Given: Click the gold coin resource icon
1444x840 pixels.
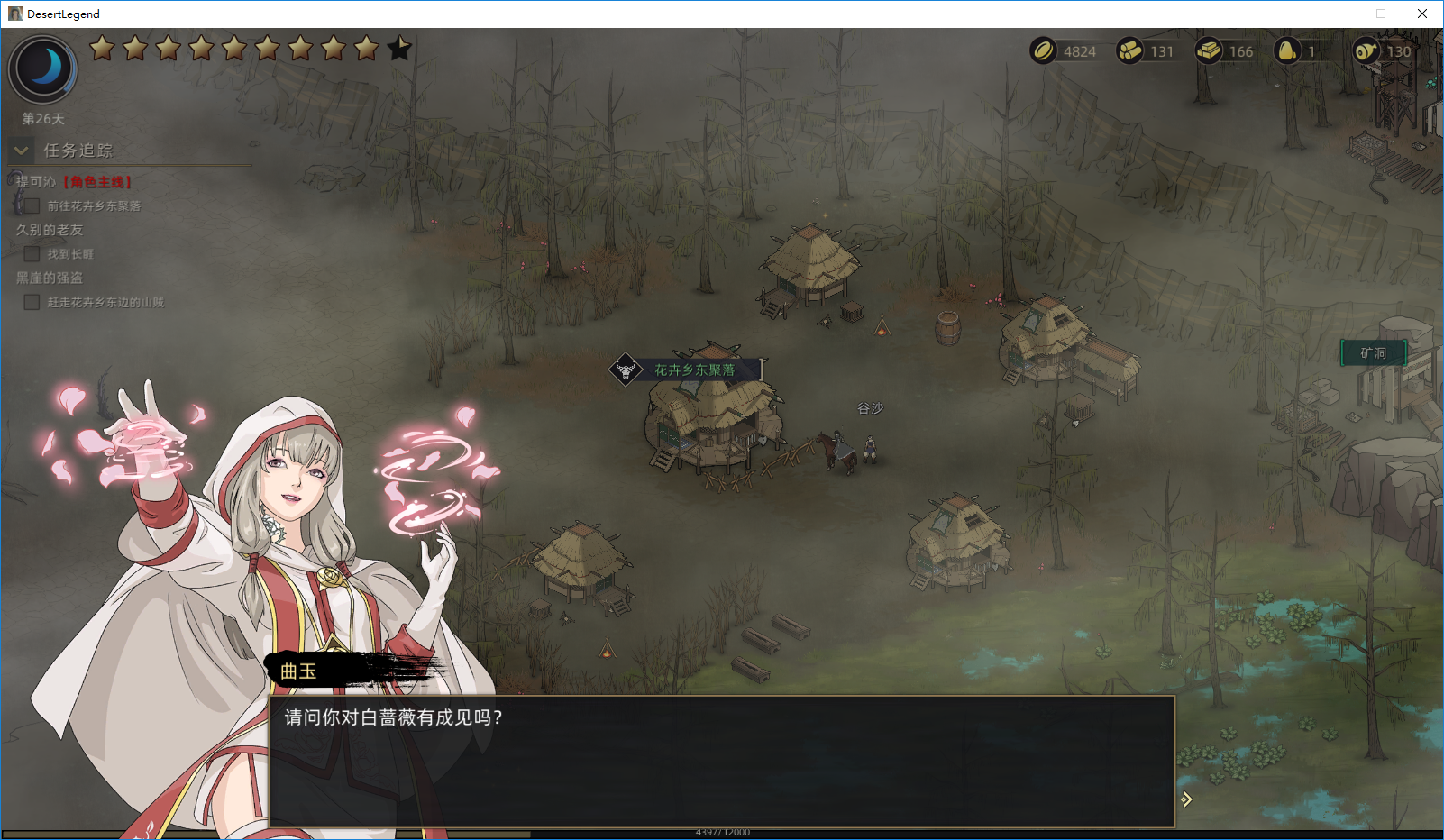Looking at the screenshot, I should pos(1043,51).
